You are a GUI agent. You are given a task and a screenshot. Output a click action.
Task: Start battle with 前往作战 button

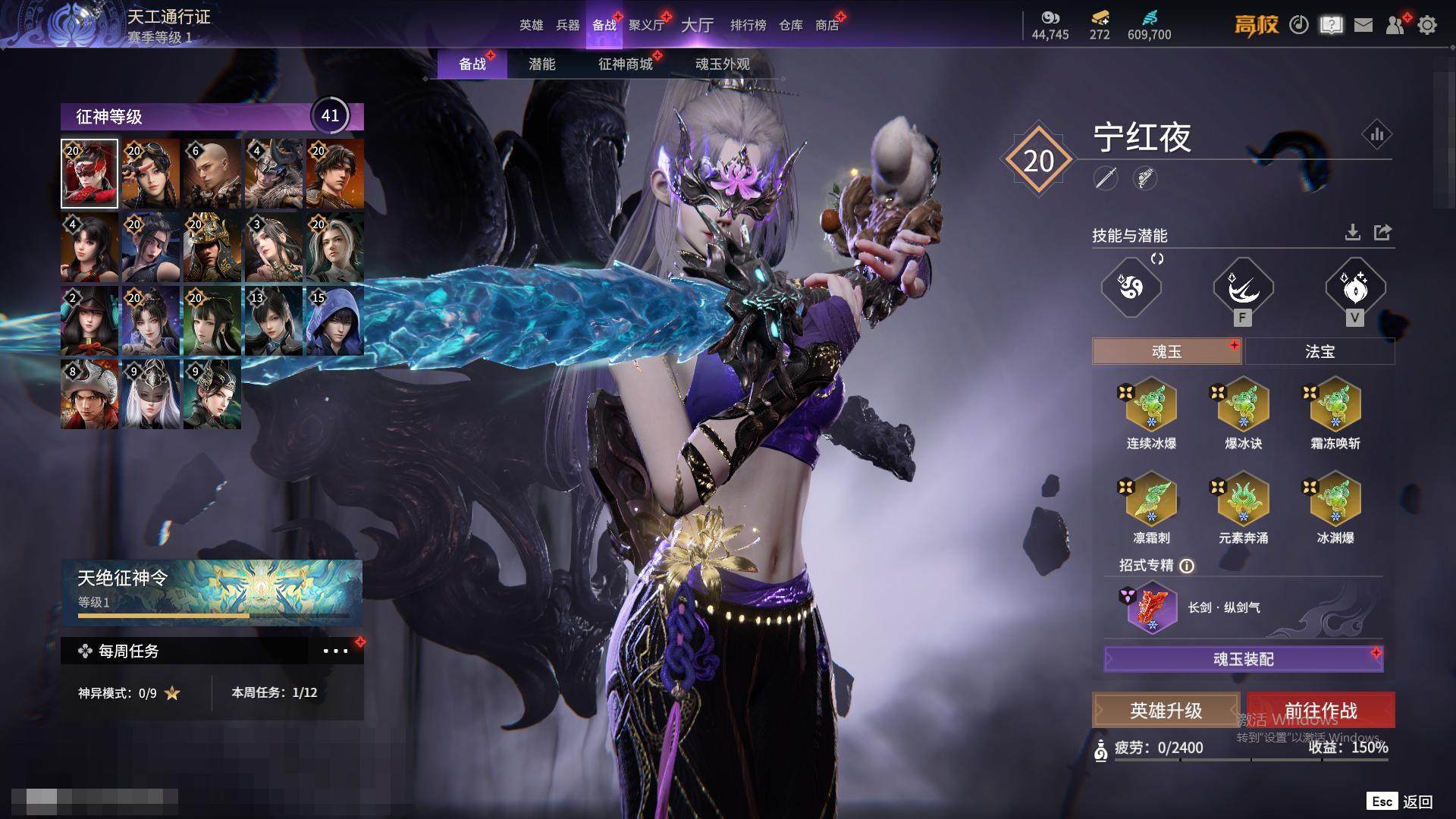1320,711
